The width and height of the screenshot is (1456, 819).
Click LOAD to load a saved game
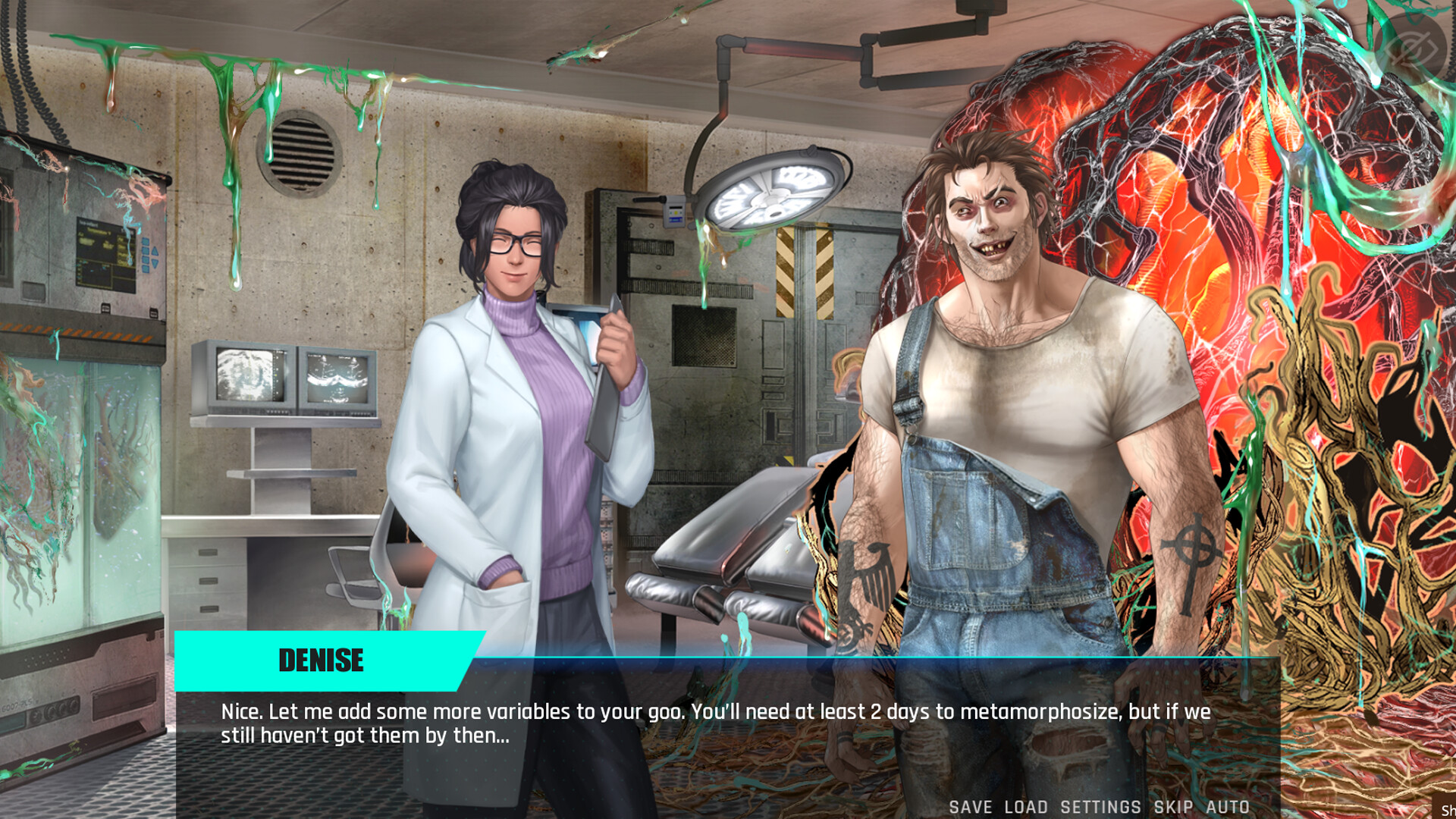pos(1028,807)
